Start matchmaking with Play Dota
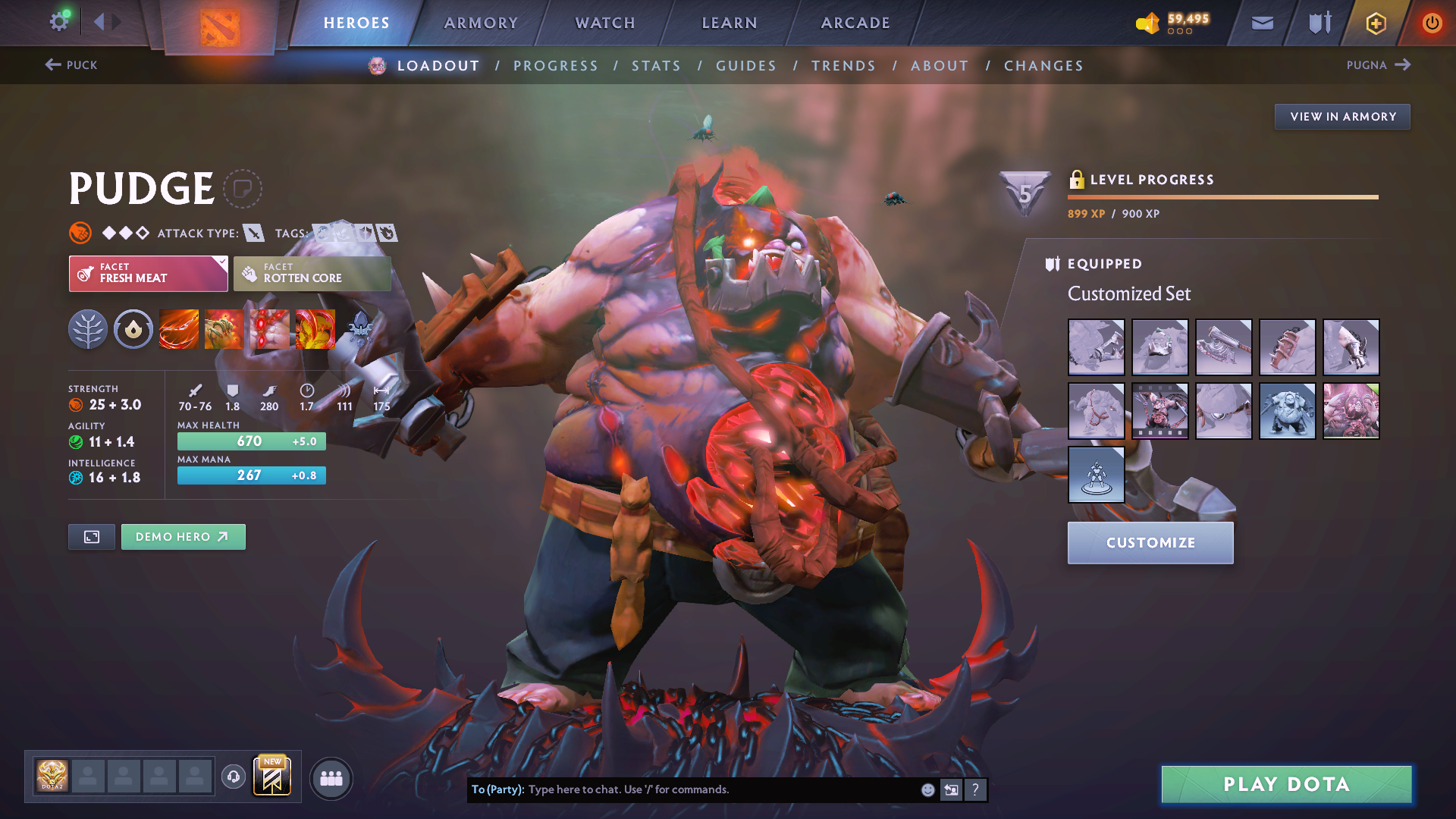The image size is (1456, 819). point(1286,784)
